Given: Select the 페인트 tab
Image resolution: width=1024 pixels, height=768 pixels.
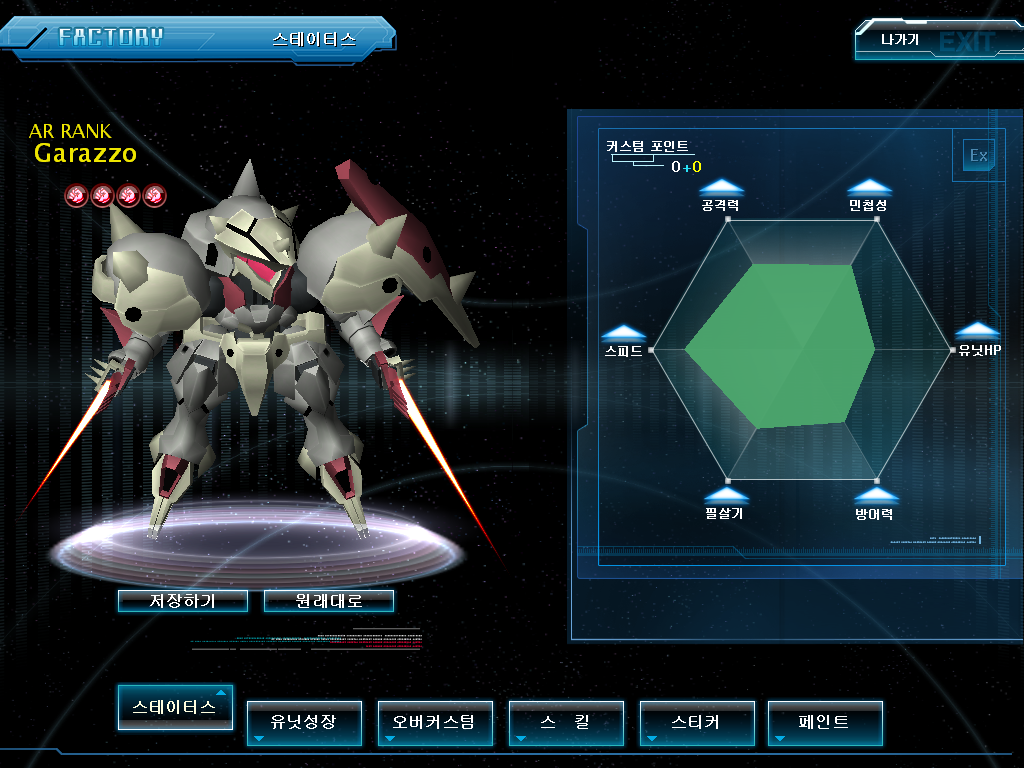Looking at the screenshot, I should click(825, 722).
